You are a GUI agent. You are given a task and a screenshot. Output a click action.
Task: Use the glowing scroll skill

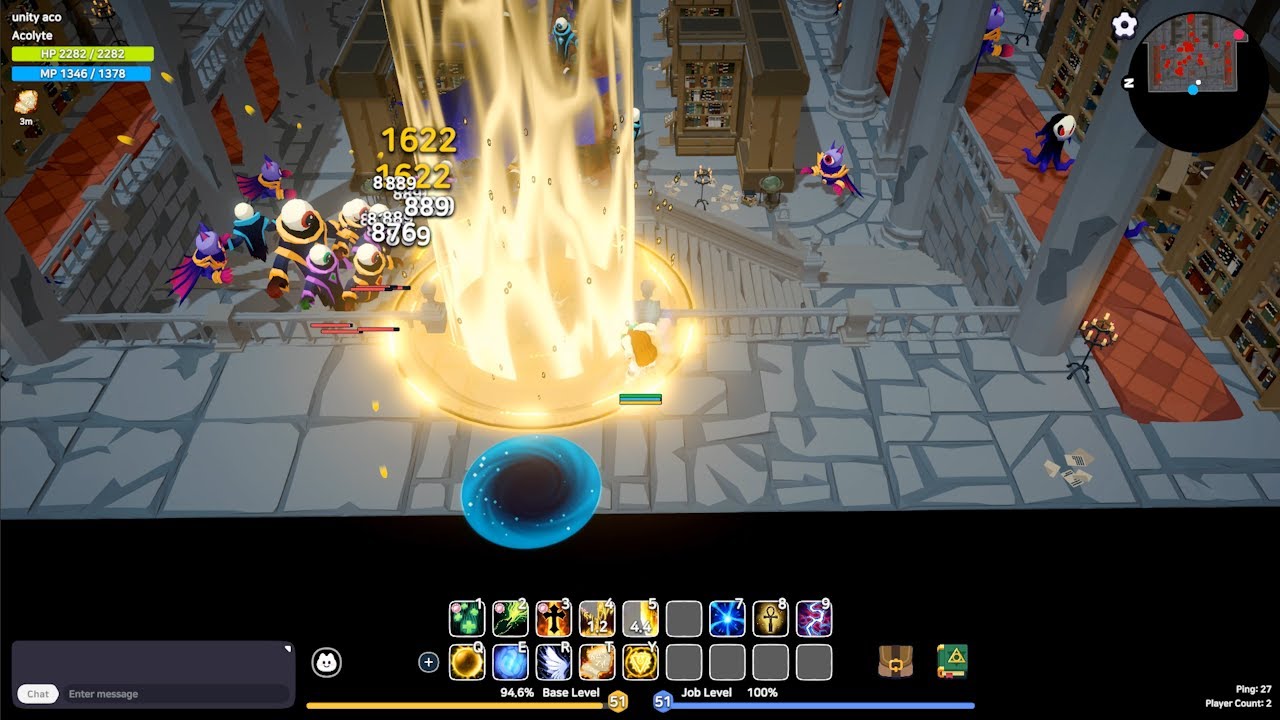point(597,662)
